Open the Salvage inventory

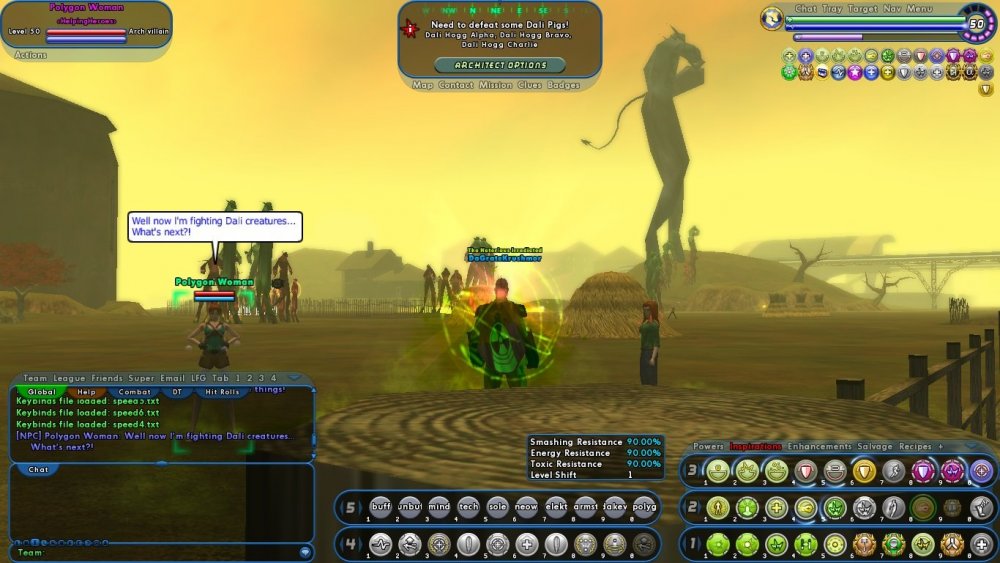tap(876, 446)
